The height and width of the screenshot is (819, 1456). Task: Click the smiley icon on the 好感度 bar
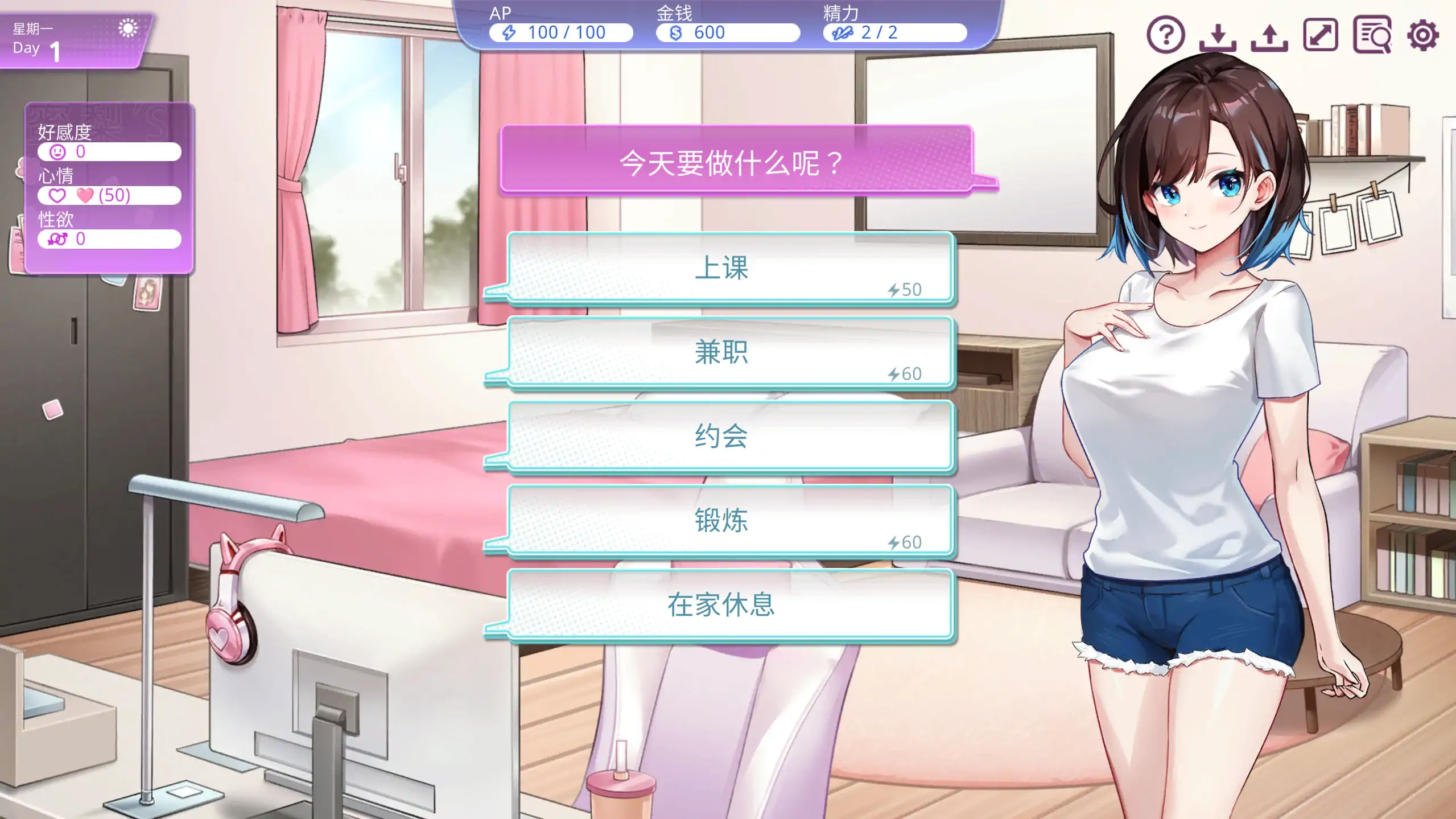tap(57, 151)
